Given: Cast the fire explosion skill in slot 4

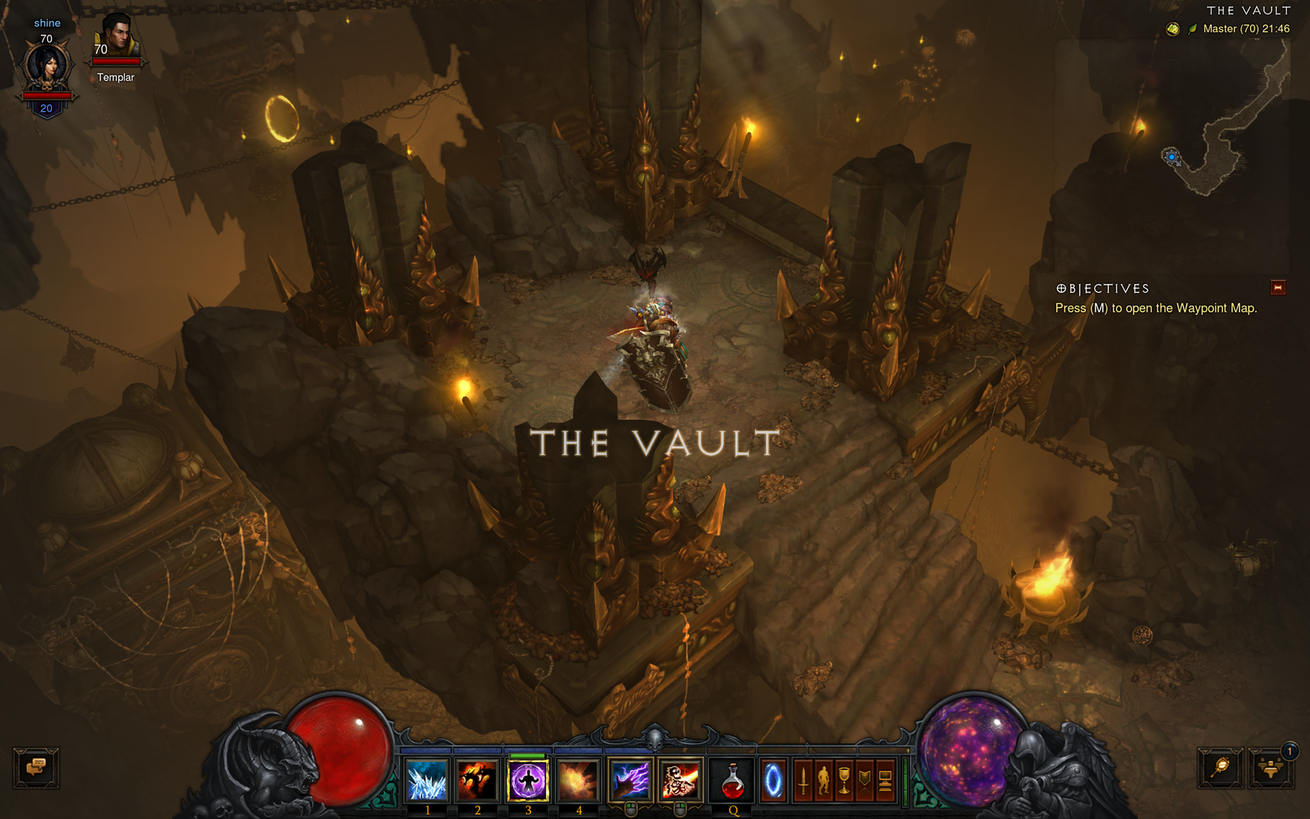Looking at the screenshot, I should pyautogui.click(x=579, y=780).
